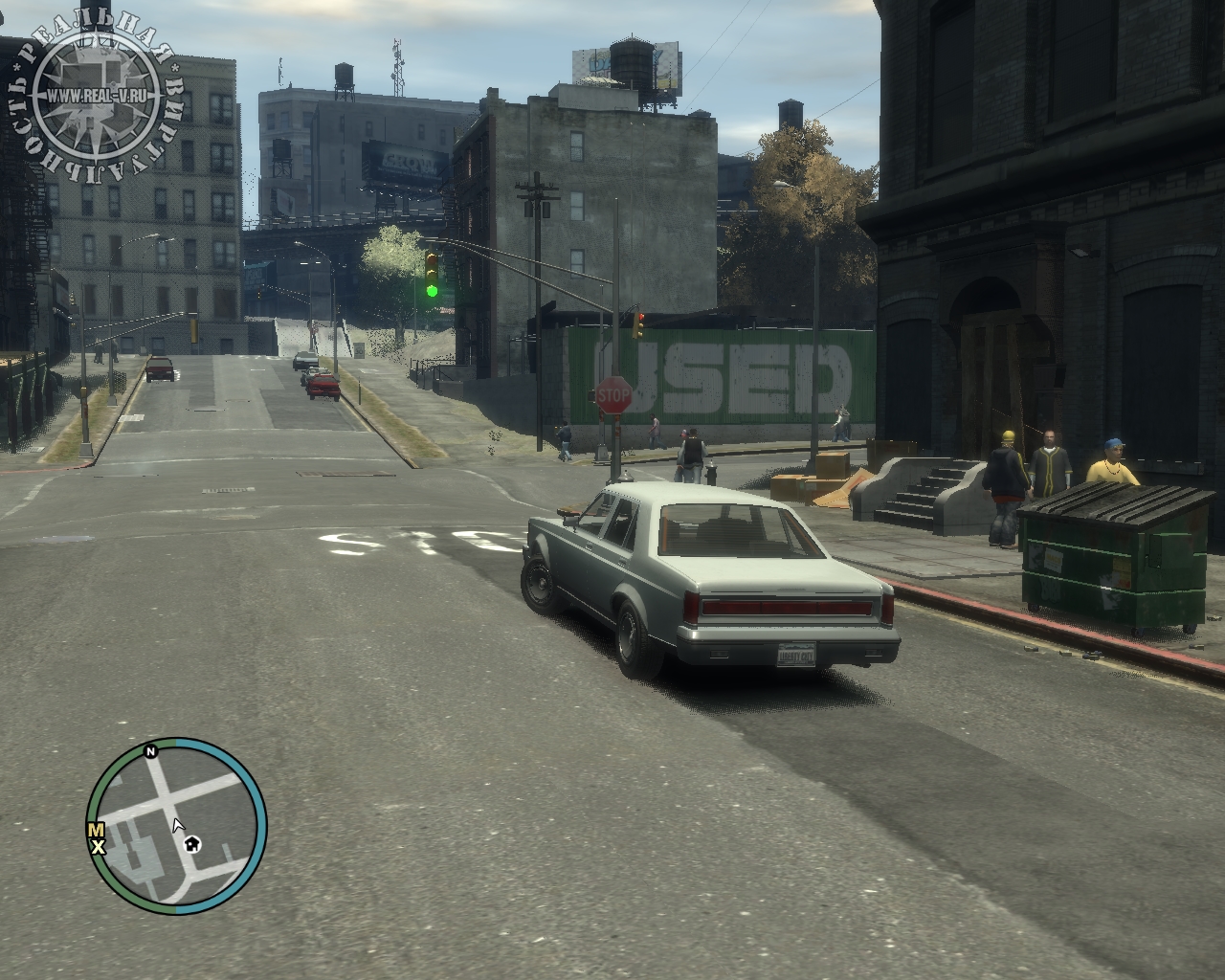
Task: Click the north N marker on the radar
Action: pos(151,752)
